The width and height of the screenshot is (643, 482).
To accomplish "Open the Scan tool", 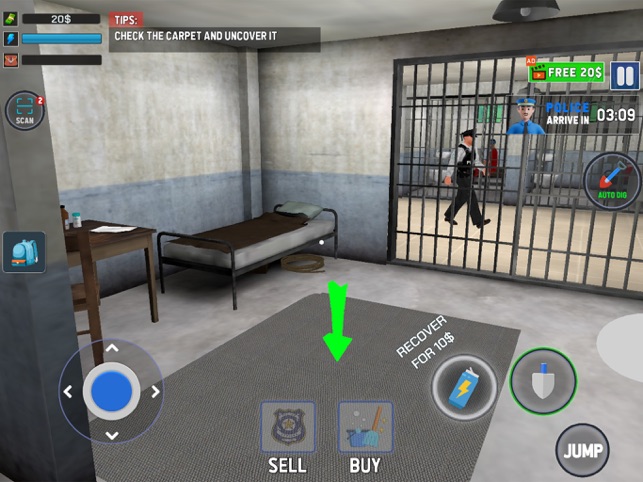I will [x=25, y=112].
